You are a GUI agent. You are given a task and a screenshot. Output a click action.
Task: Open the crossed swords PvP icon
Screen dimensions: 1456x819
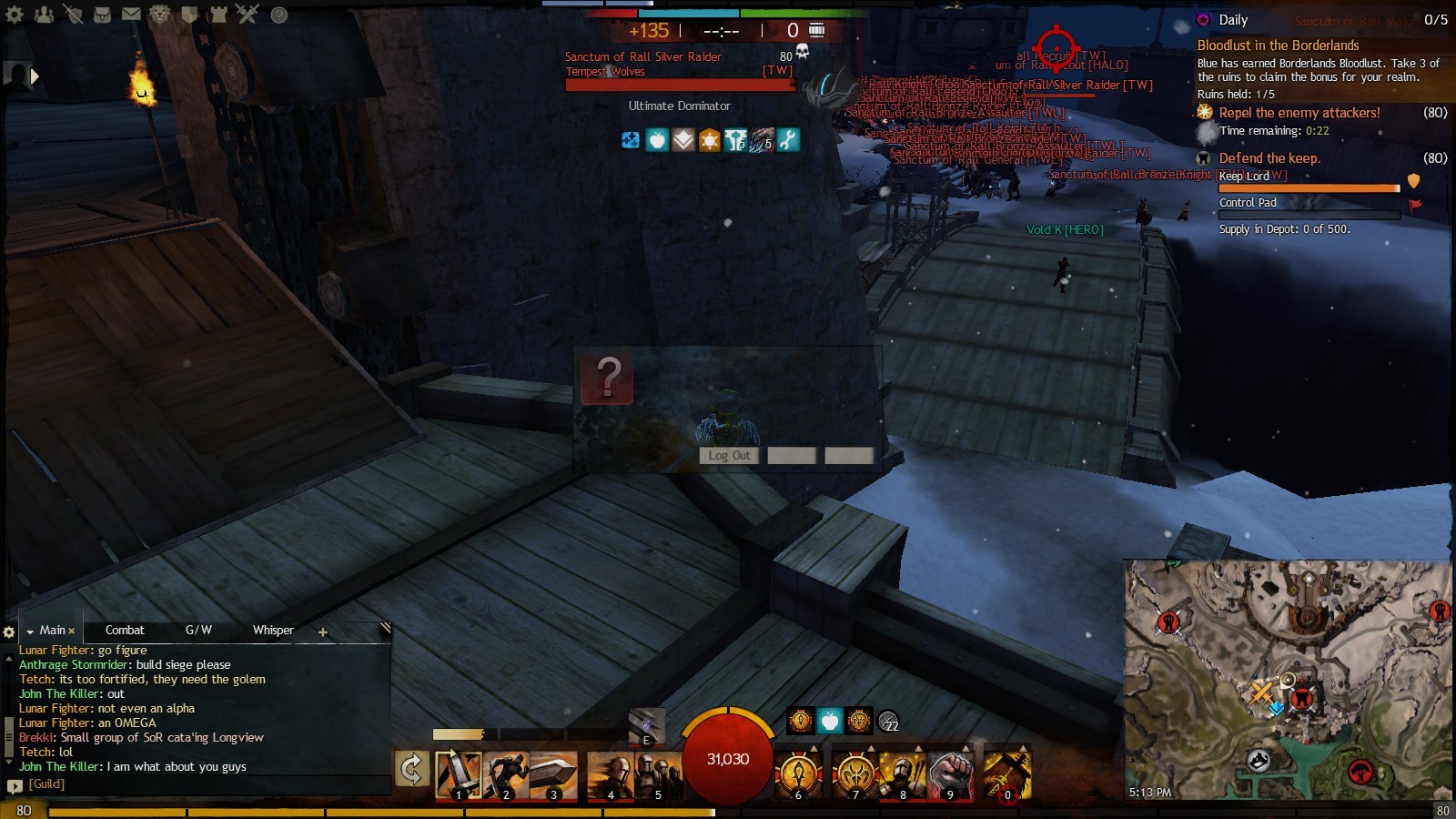pyautogui.click(x=248, y=15)
